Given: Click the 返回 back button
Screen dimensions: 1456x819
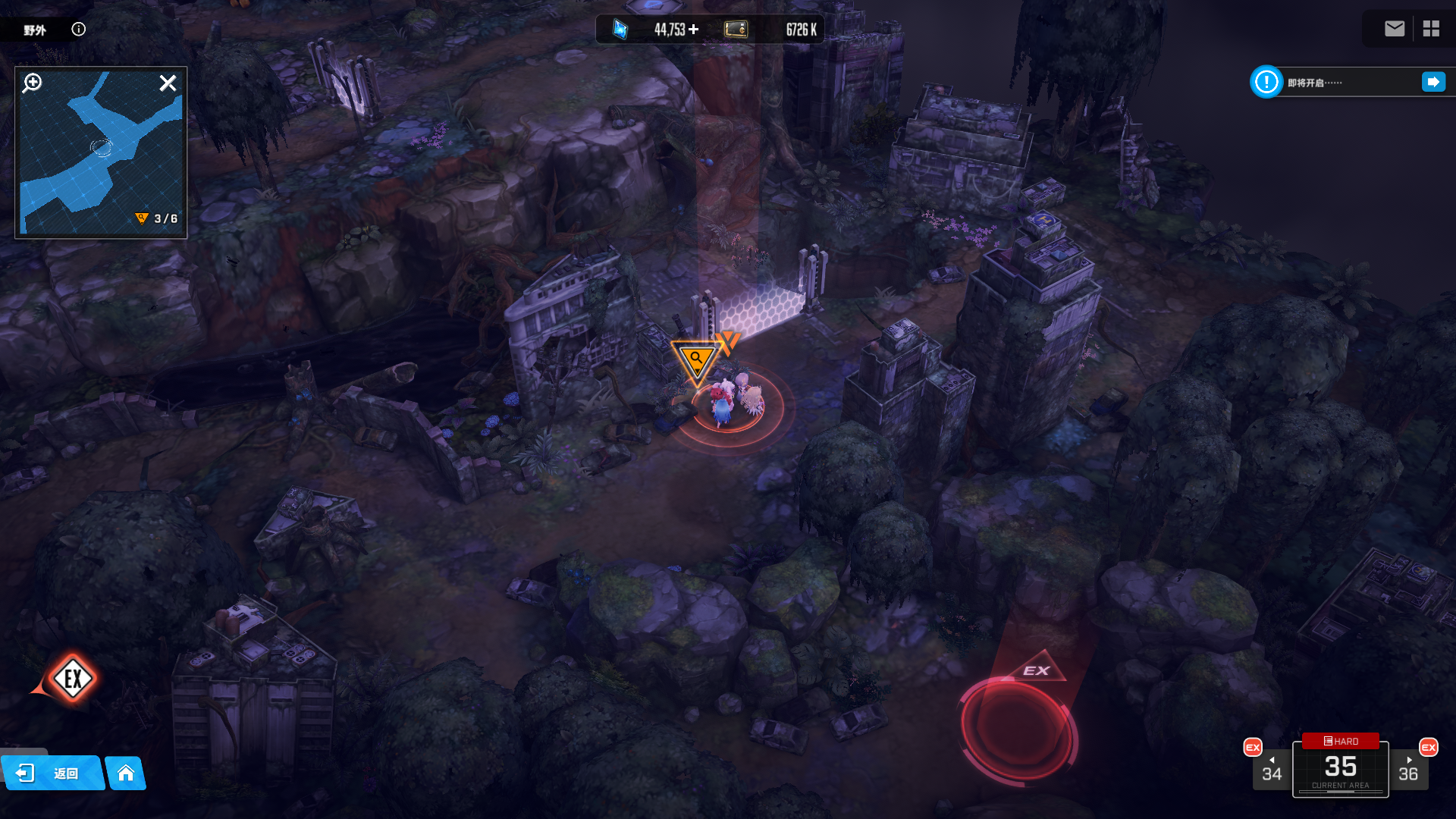Looking at the screenshot, I should [52, 773].
